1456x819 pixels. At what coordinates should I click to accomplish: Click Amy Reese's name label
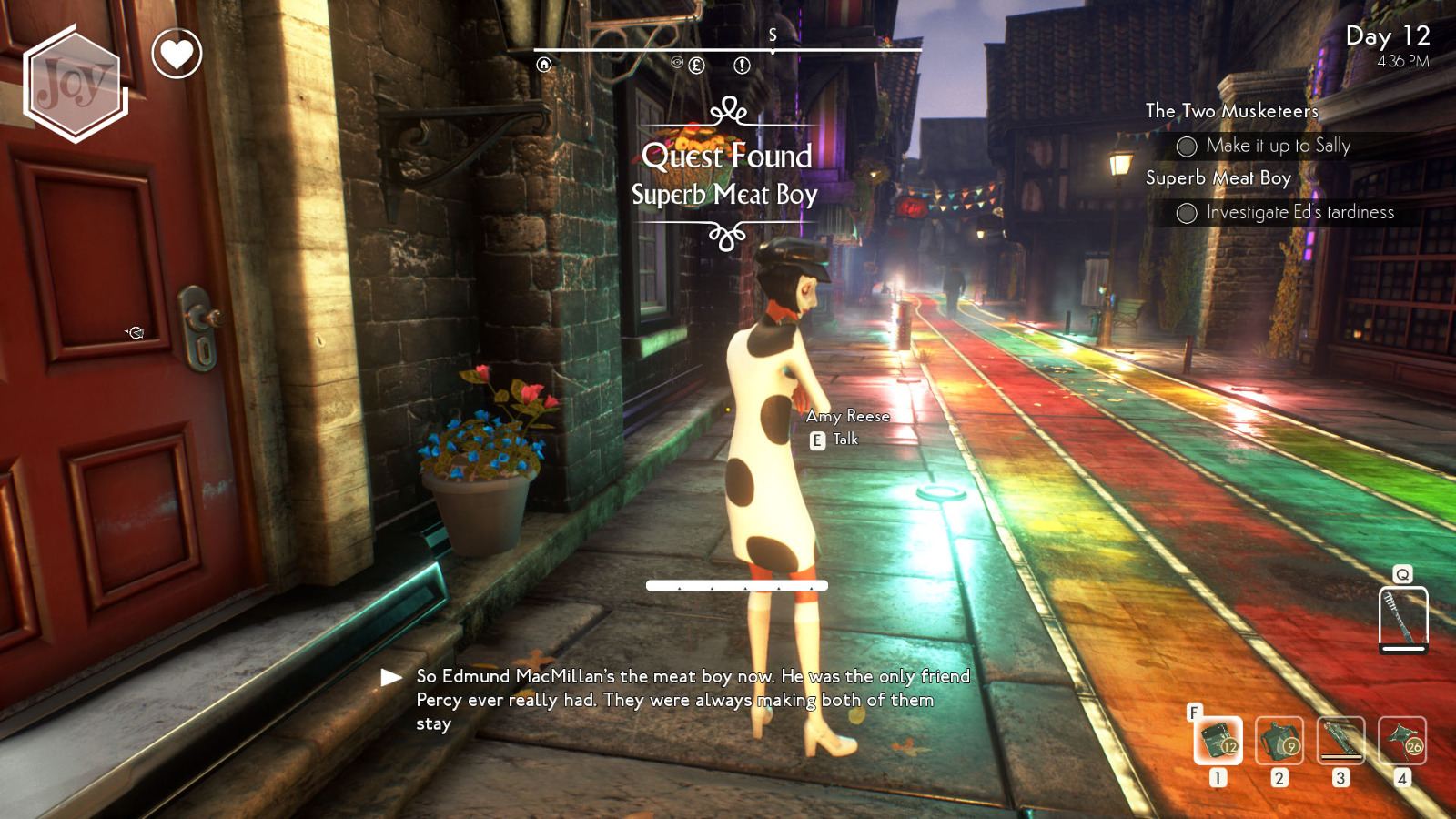pos(849,416)
